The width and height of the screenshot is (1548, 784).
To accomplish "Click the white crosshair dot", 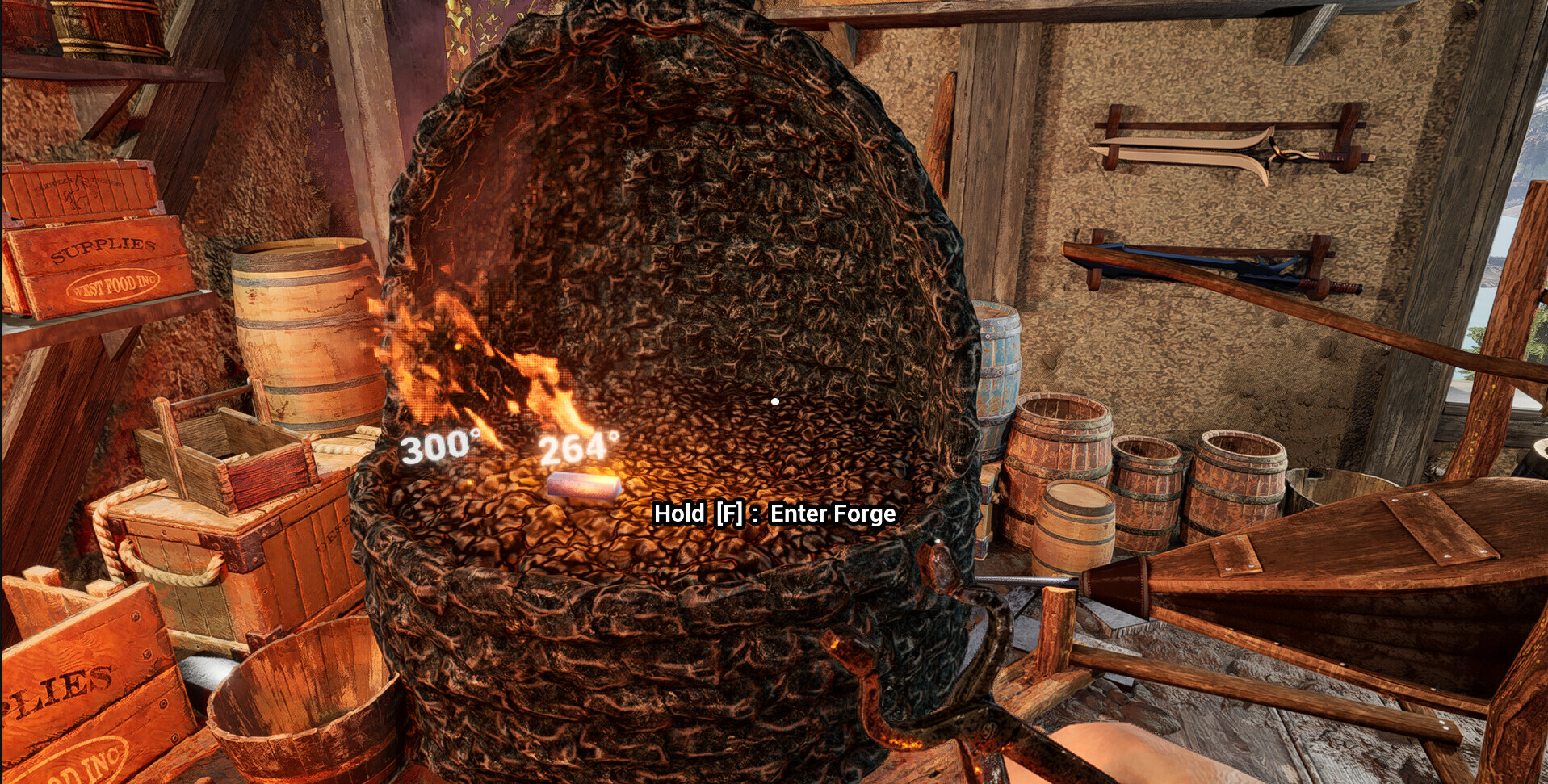I will pos(774,399).
